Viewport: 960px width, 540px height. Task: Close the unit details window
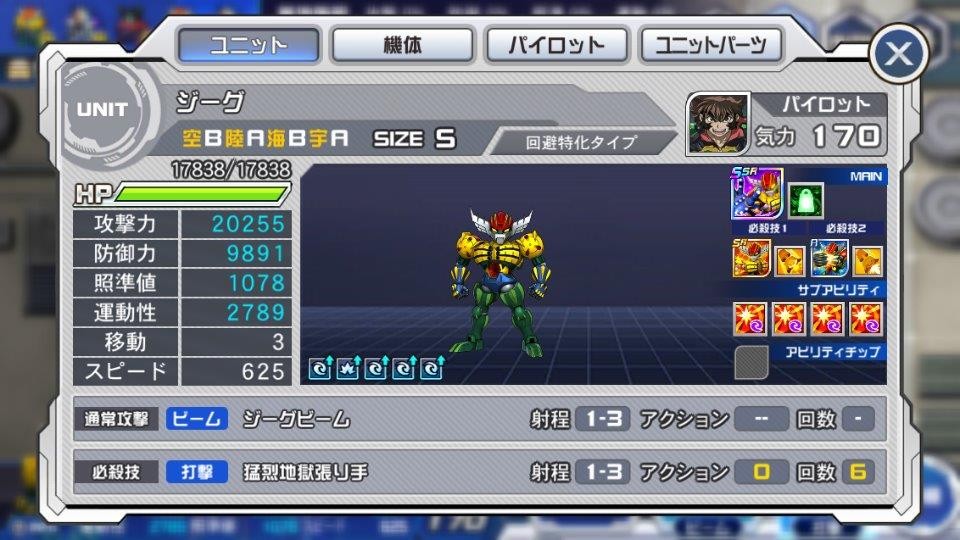click(x=898, y=55)
